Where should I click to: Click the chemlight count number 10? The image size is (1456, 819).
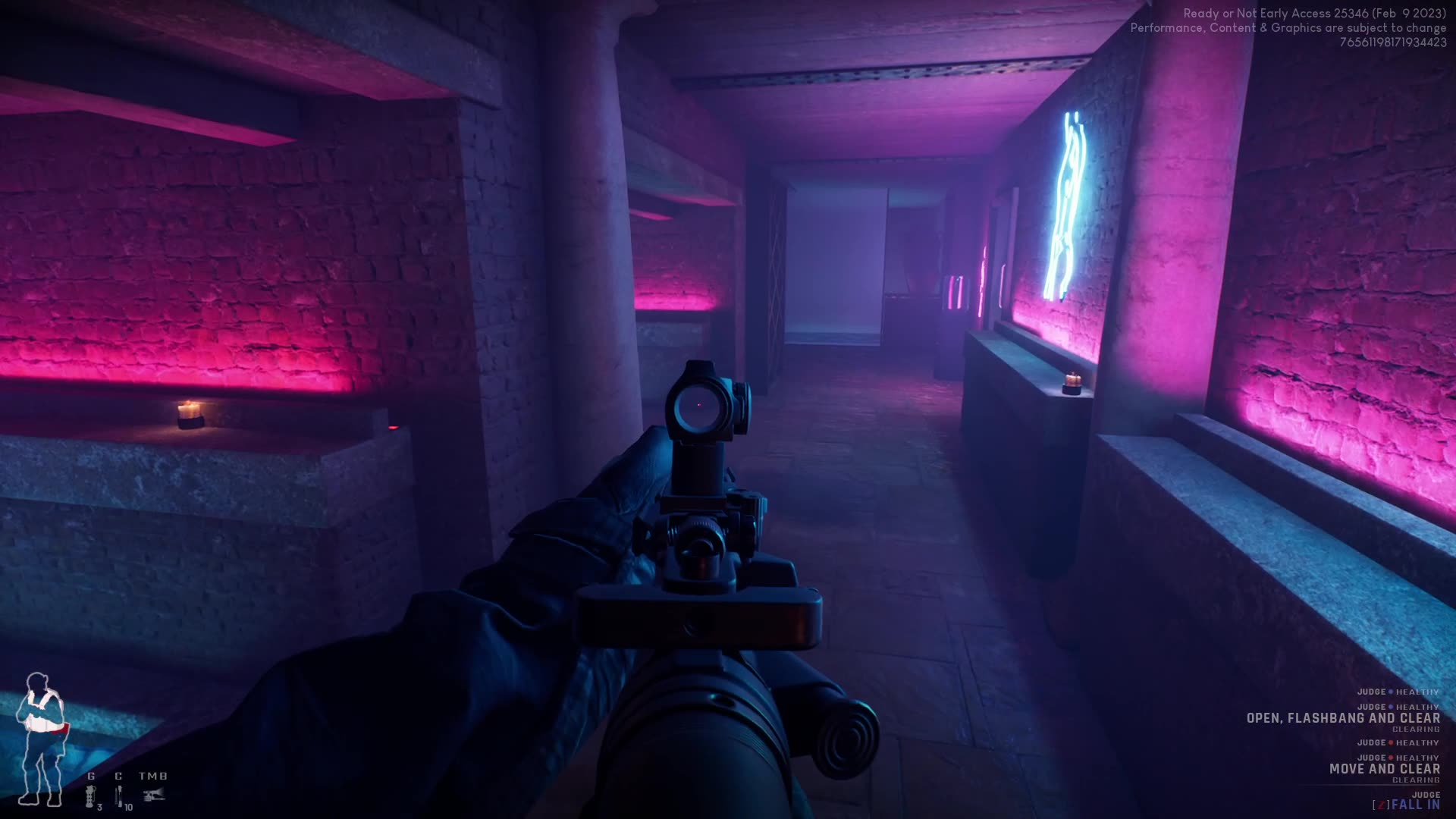(x=129, y=808)
